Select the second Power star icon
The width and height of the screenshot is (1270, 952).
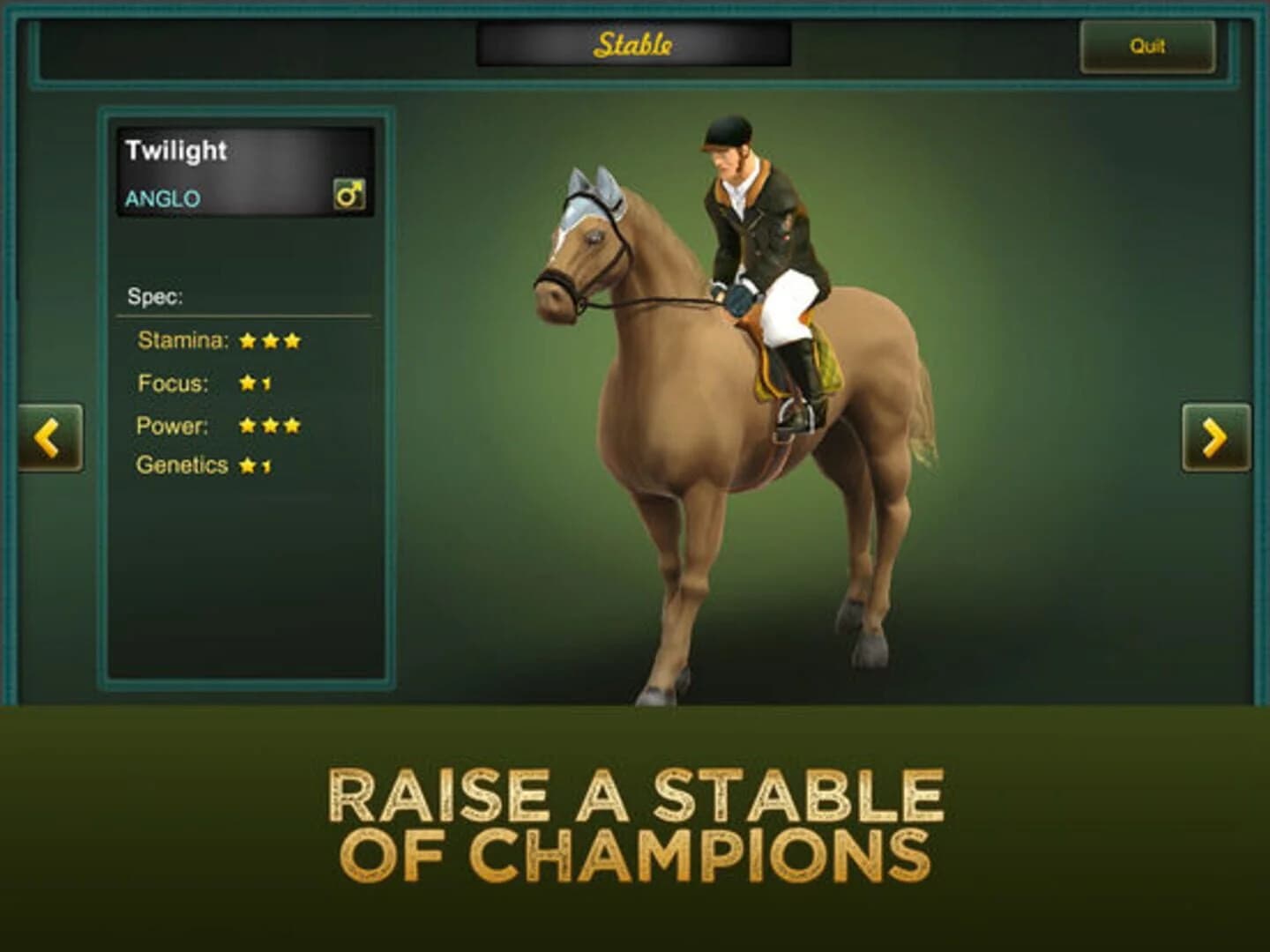pos(269,426)
